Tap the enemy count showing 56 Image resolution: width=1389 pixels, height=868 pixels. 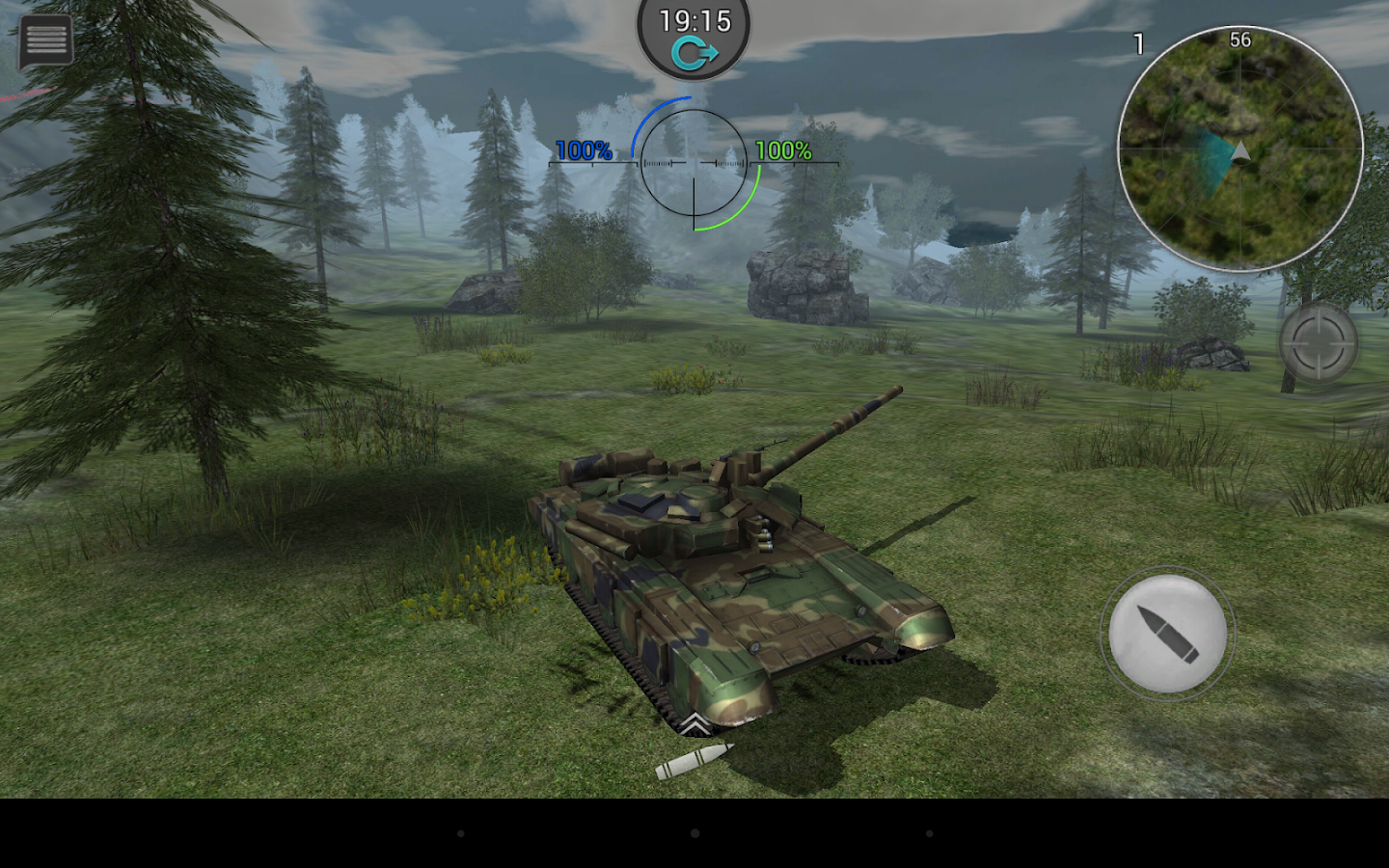click(x=1240, y=41)
